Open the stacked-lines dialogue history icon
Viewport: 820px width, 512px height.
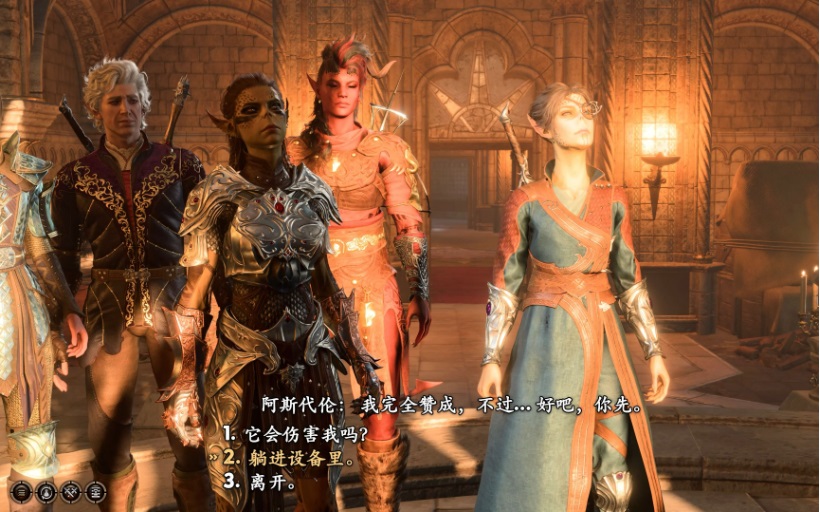coord(95,492)
